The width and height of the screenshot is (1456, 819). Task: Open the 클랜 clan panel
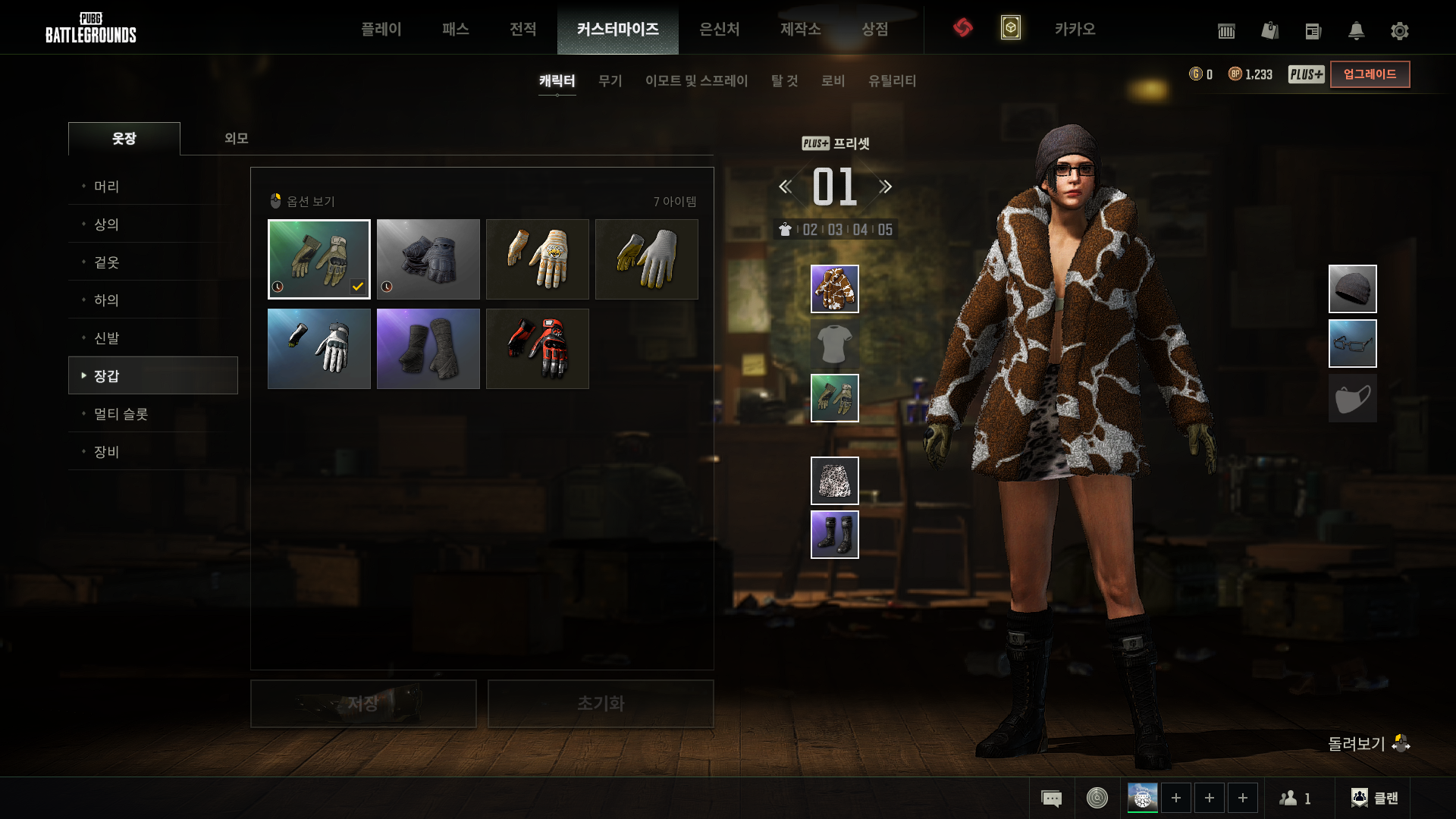pyautogui.click(x=1375, y=798)
